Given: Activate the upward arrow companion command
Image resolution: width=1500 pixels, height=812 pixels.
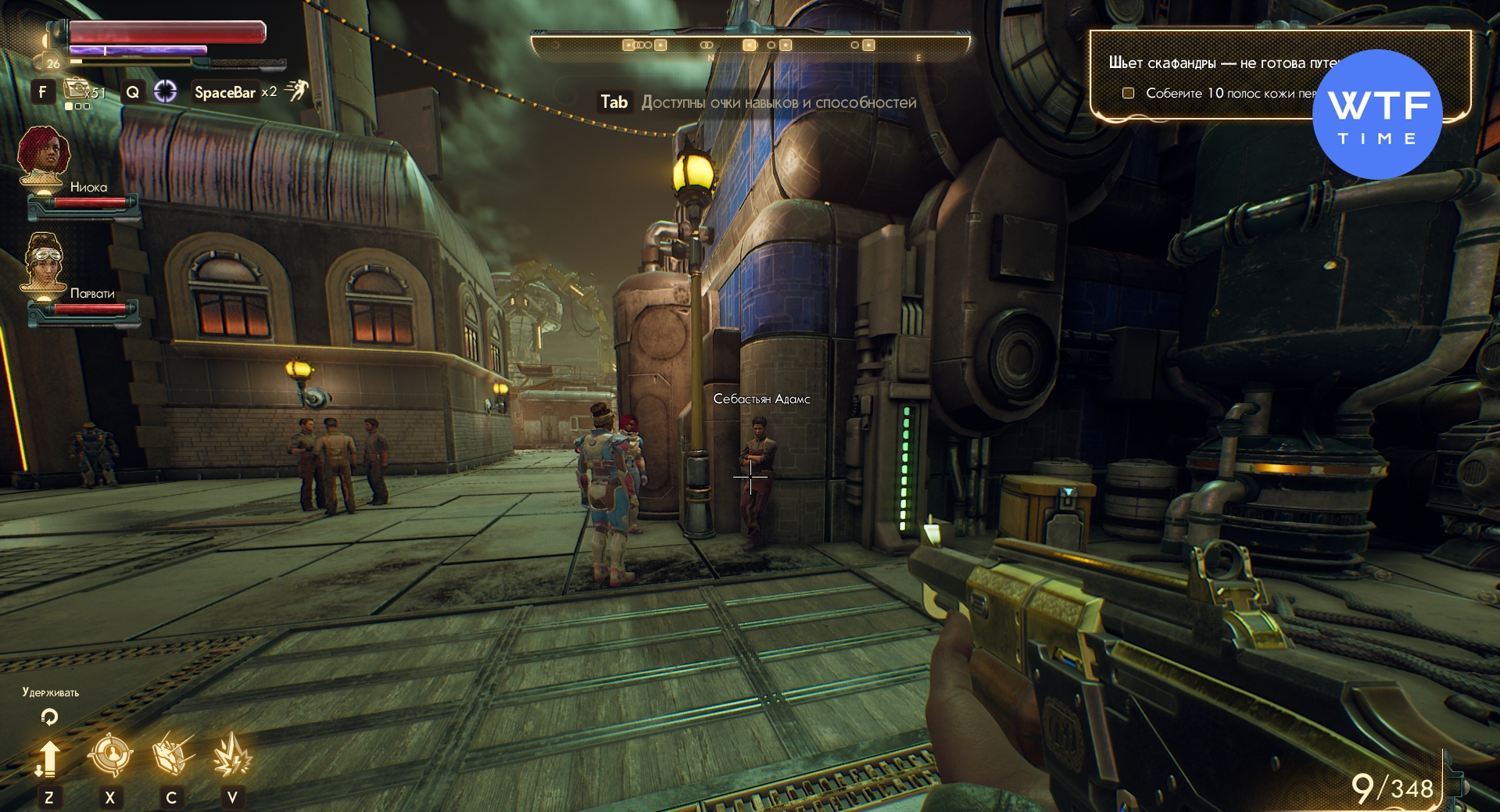Looking at the screenshot, I should (48, 757).
